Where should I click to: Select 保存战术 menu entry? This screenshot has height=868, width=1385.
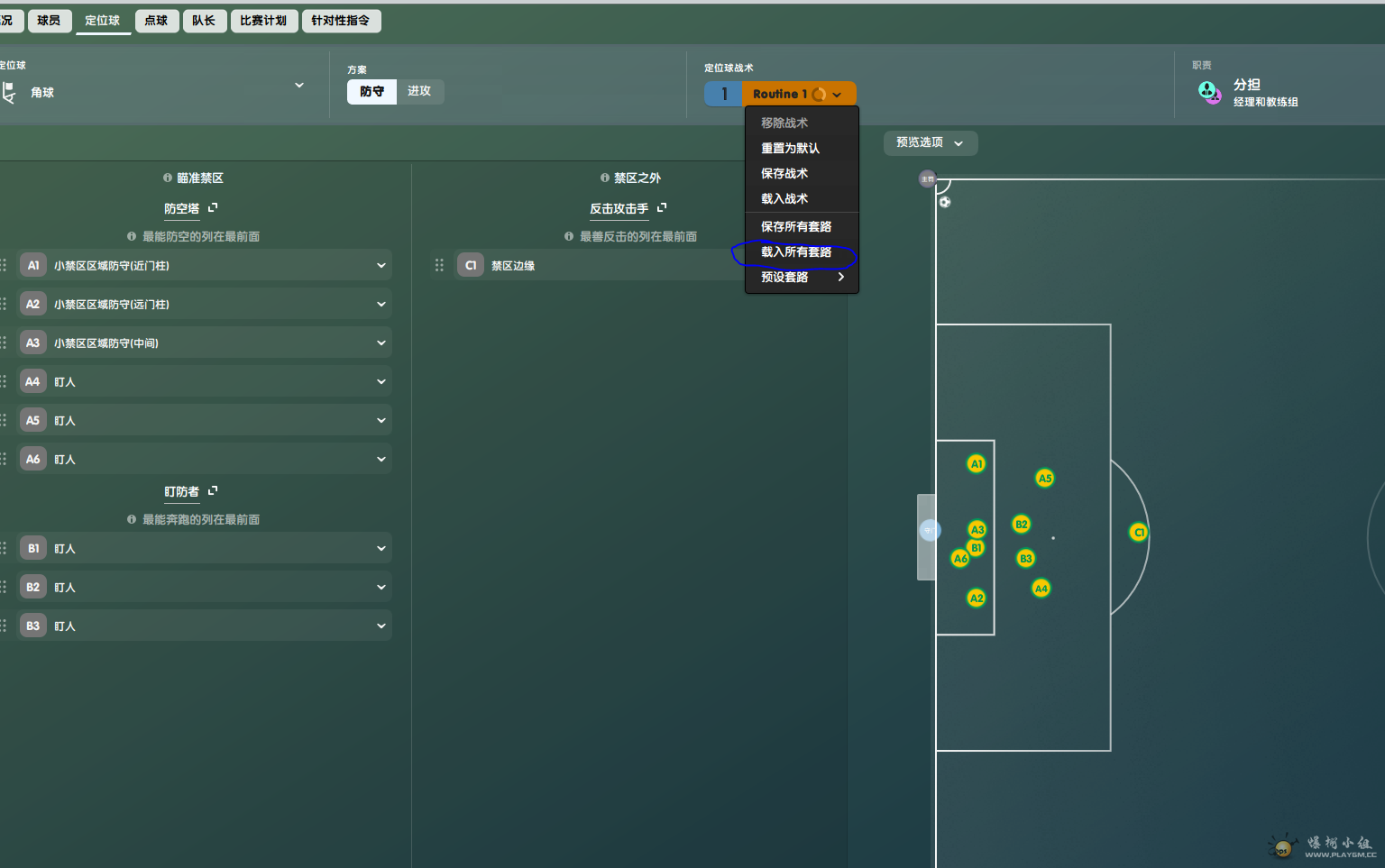click(x=784, y=173)
